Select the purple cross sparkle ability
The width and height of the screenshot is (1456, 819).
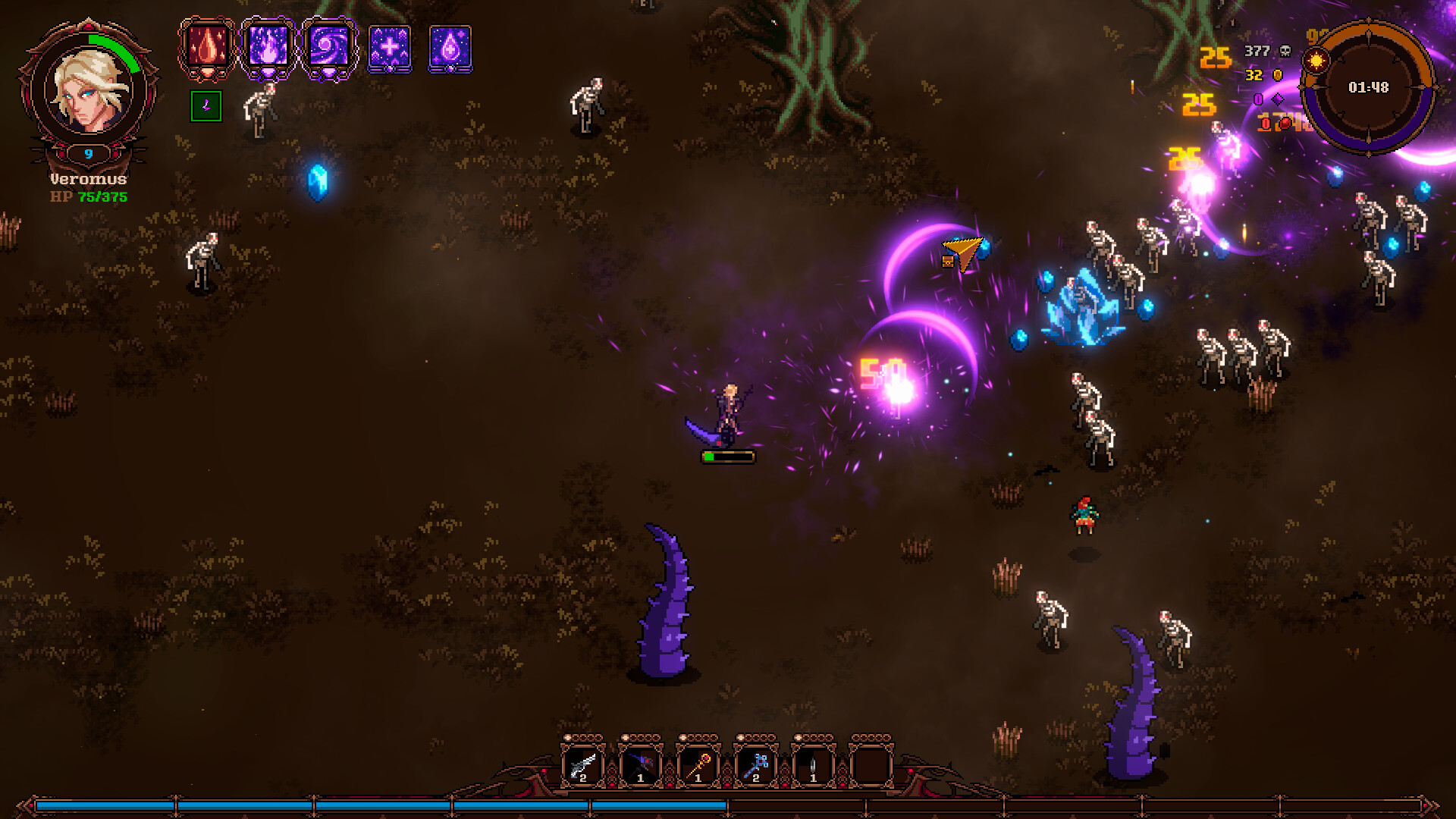(390, 48)
